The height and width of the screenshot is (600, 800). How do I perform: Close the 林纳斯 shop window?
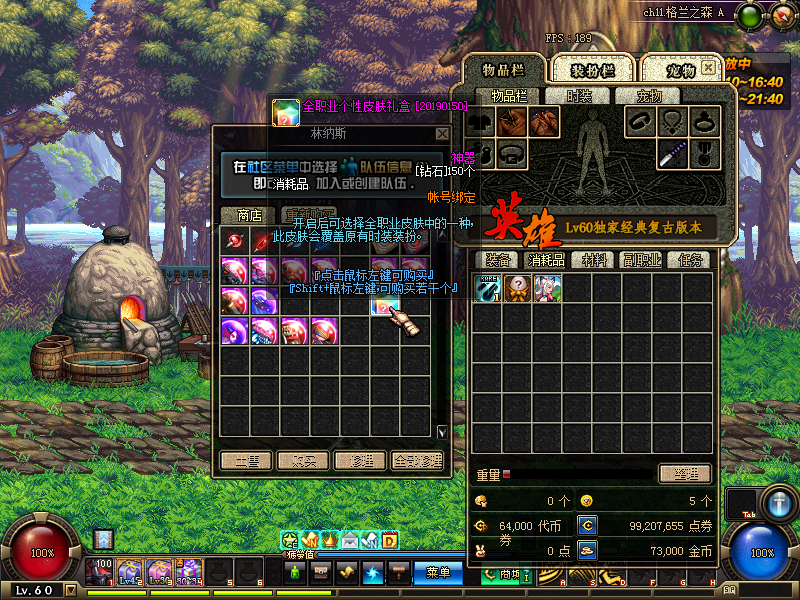(x=442, y=133)
